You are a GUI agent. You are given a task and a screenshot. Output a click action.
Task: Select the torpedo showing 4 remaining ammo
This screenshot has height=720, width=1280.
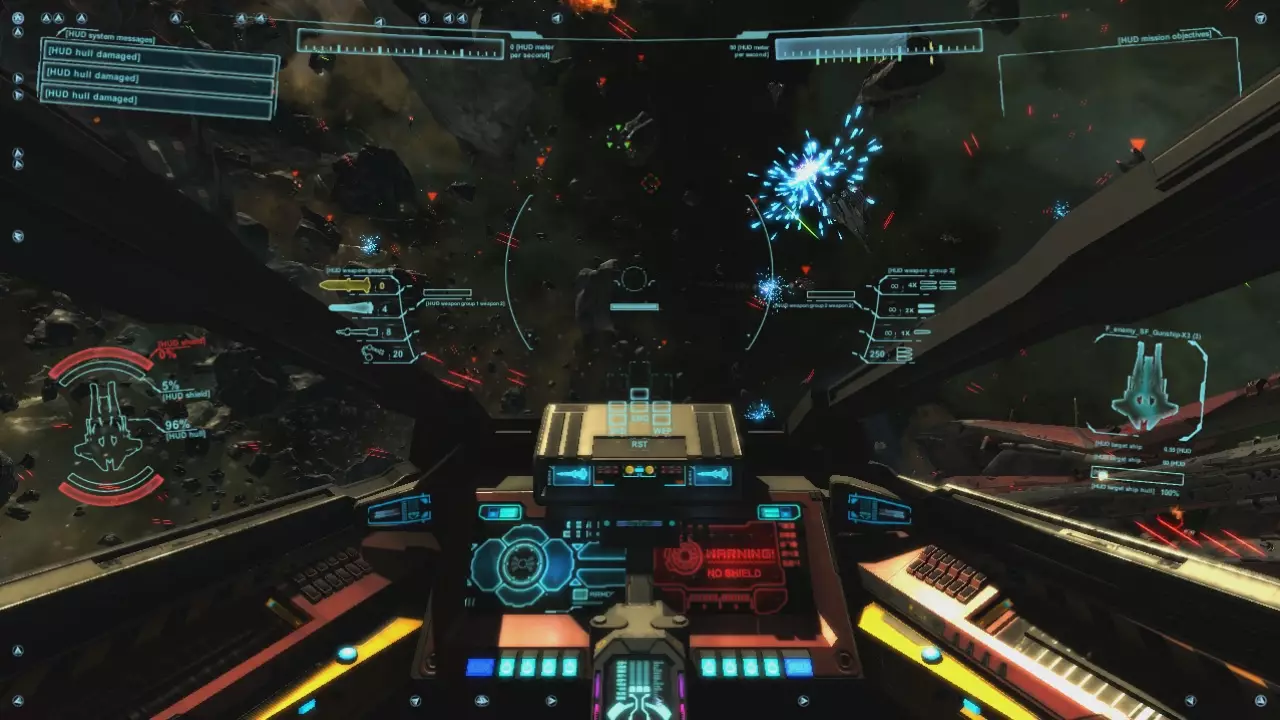coord(350,307)
